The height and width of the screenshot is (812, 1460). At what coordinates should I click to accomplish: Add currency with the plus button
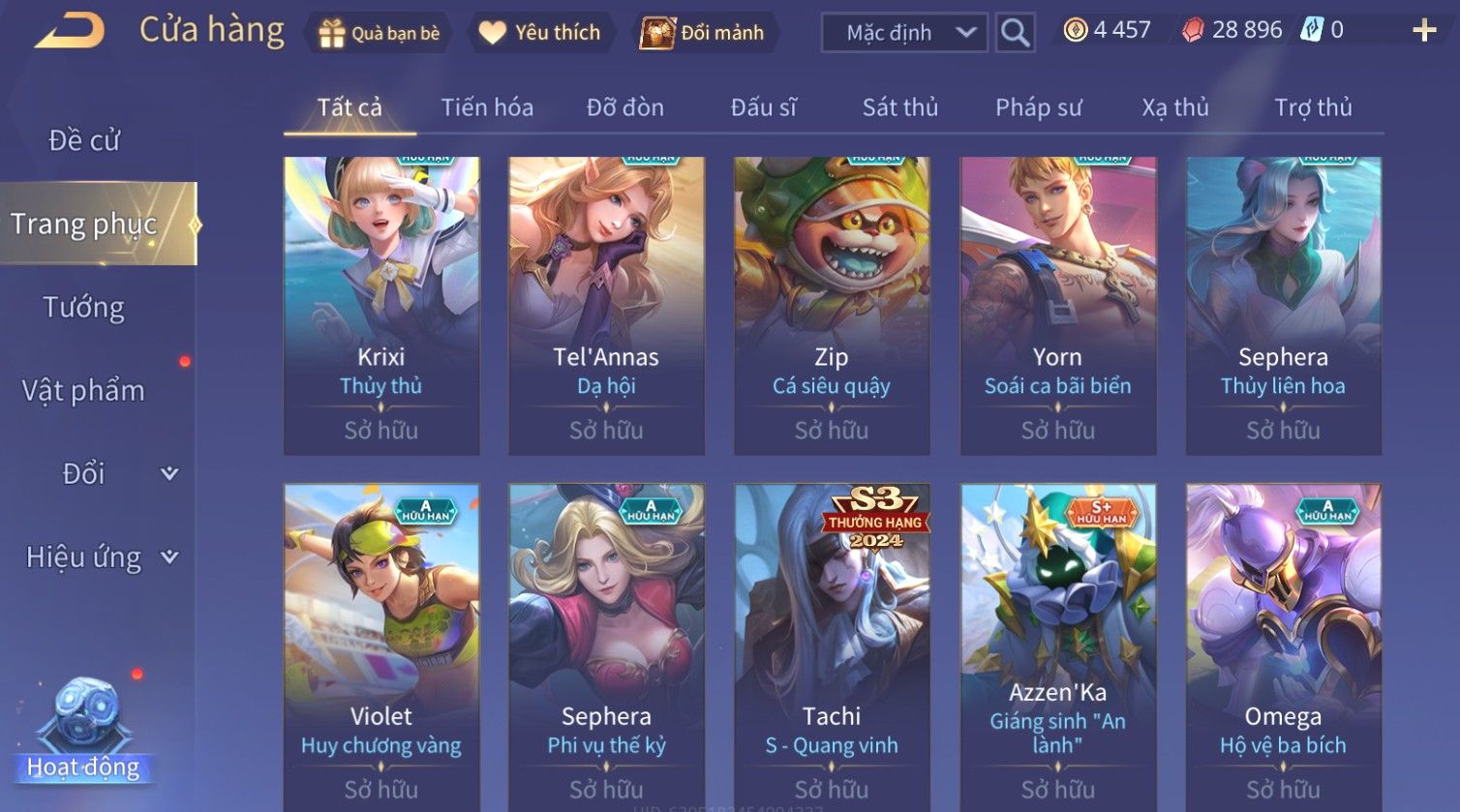[1424, 31]
